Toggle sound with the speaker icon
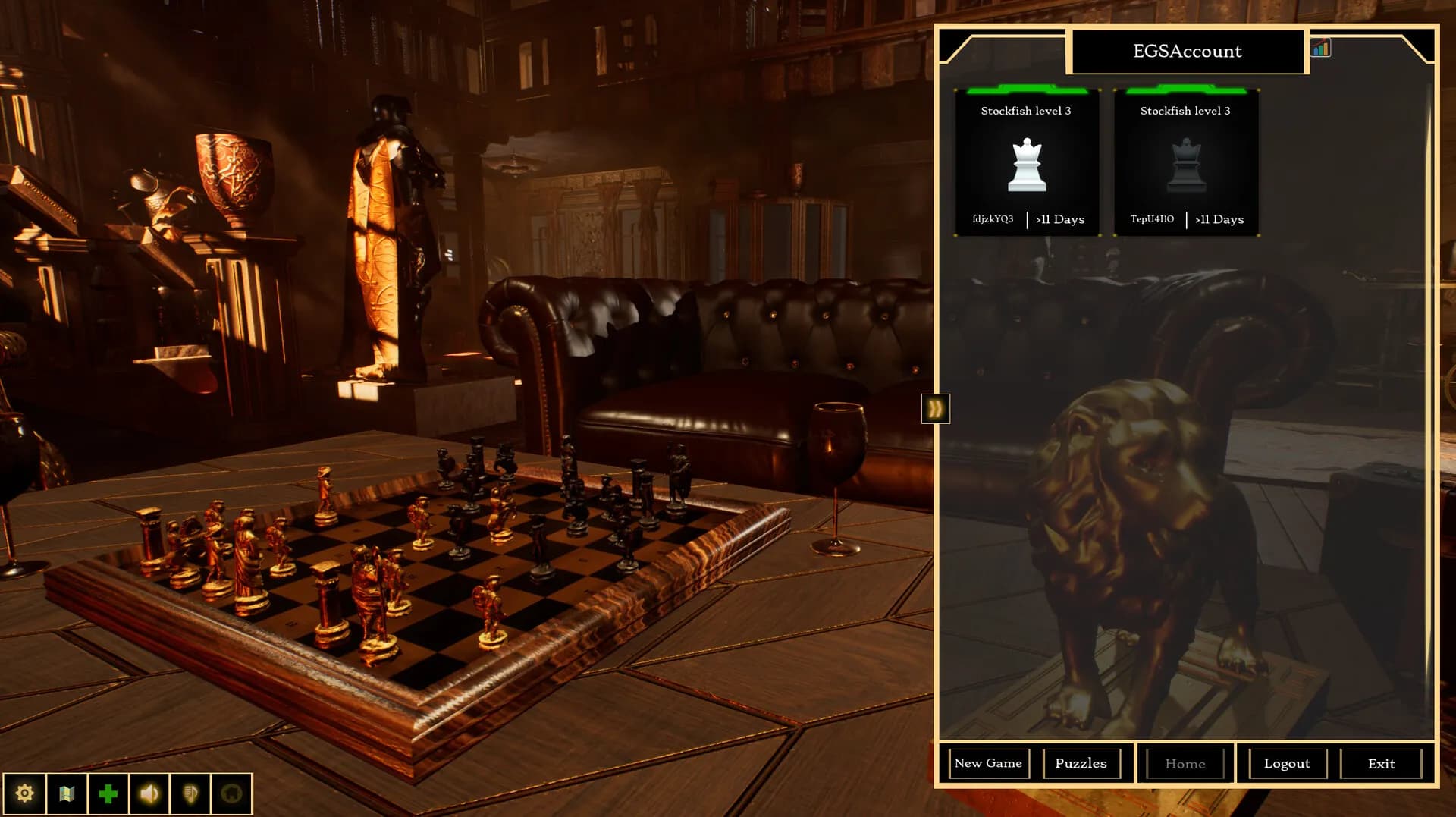 tap(149, 793)
